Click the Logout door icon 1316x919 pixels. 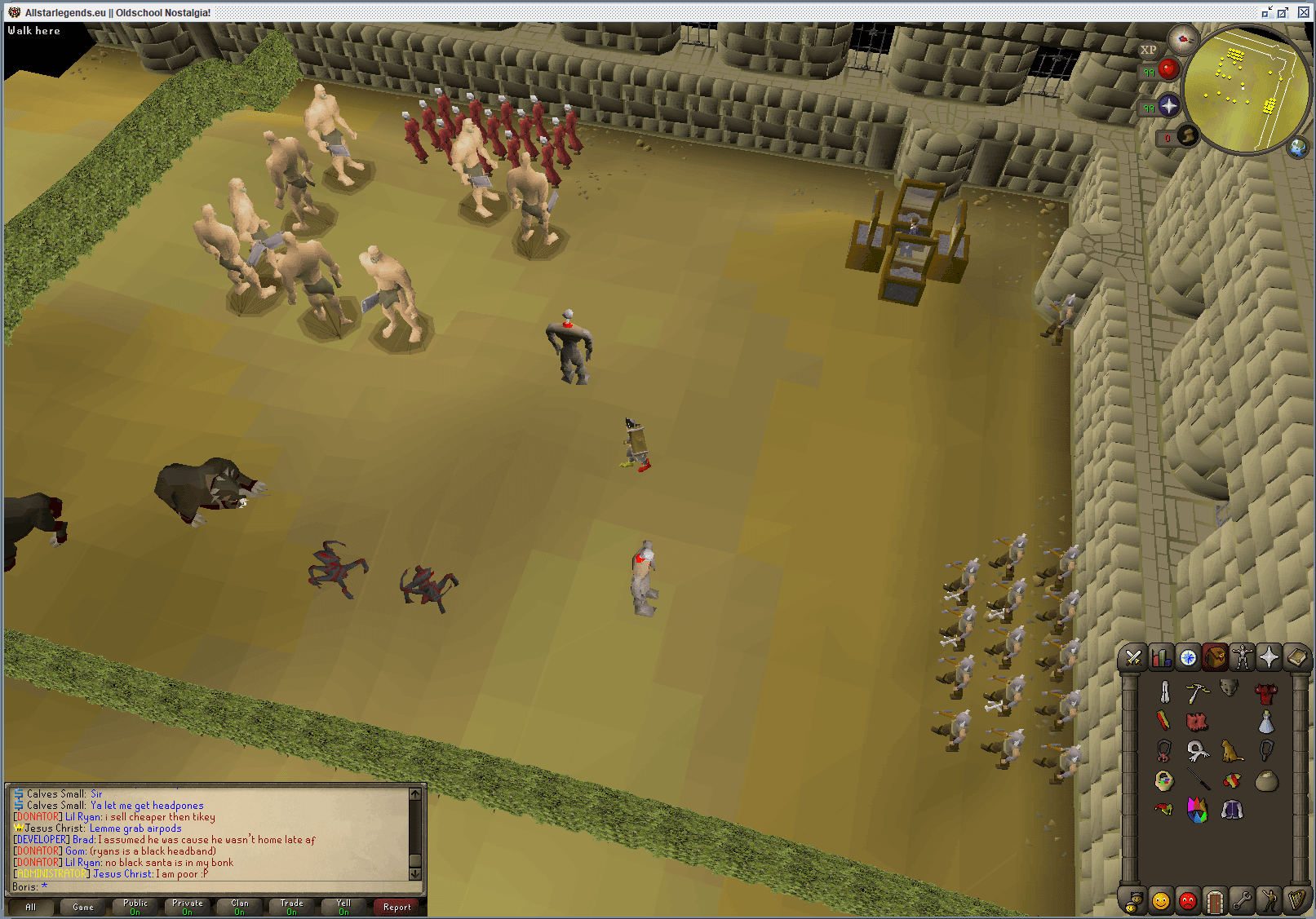(x=1216, y=902)
